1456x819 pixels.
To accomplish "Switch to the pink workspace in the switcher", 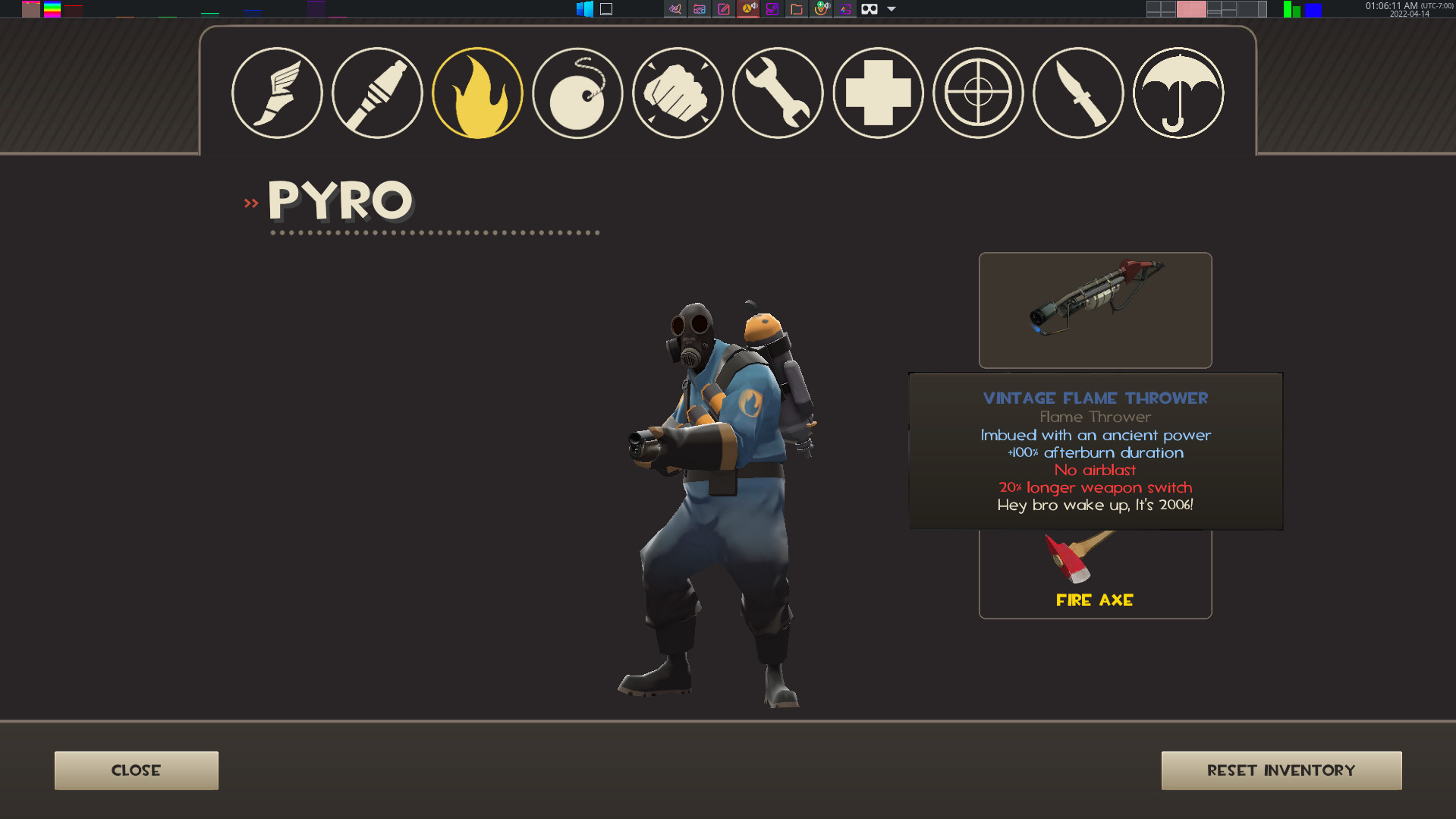I will pos(1191,9).
